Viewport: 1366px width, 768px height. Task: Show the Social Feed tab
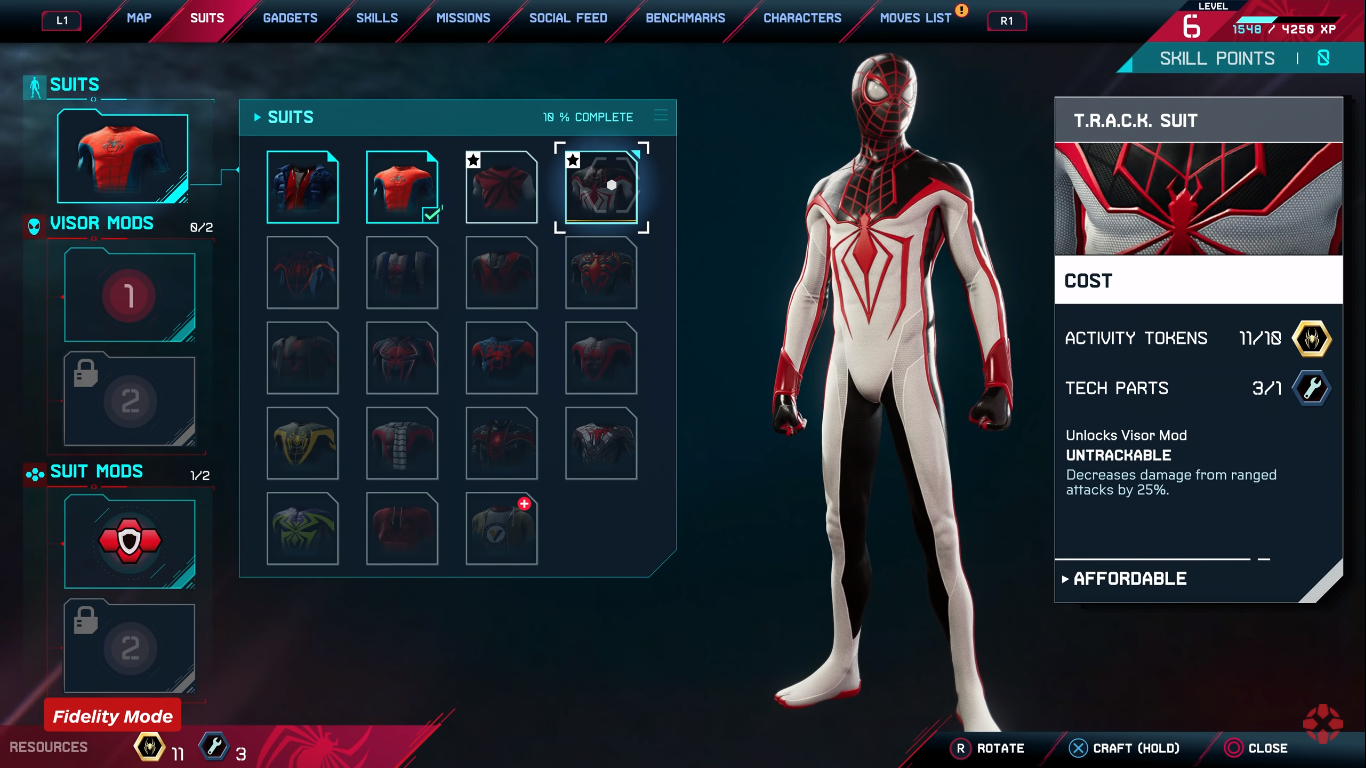point(568,18)
